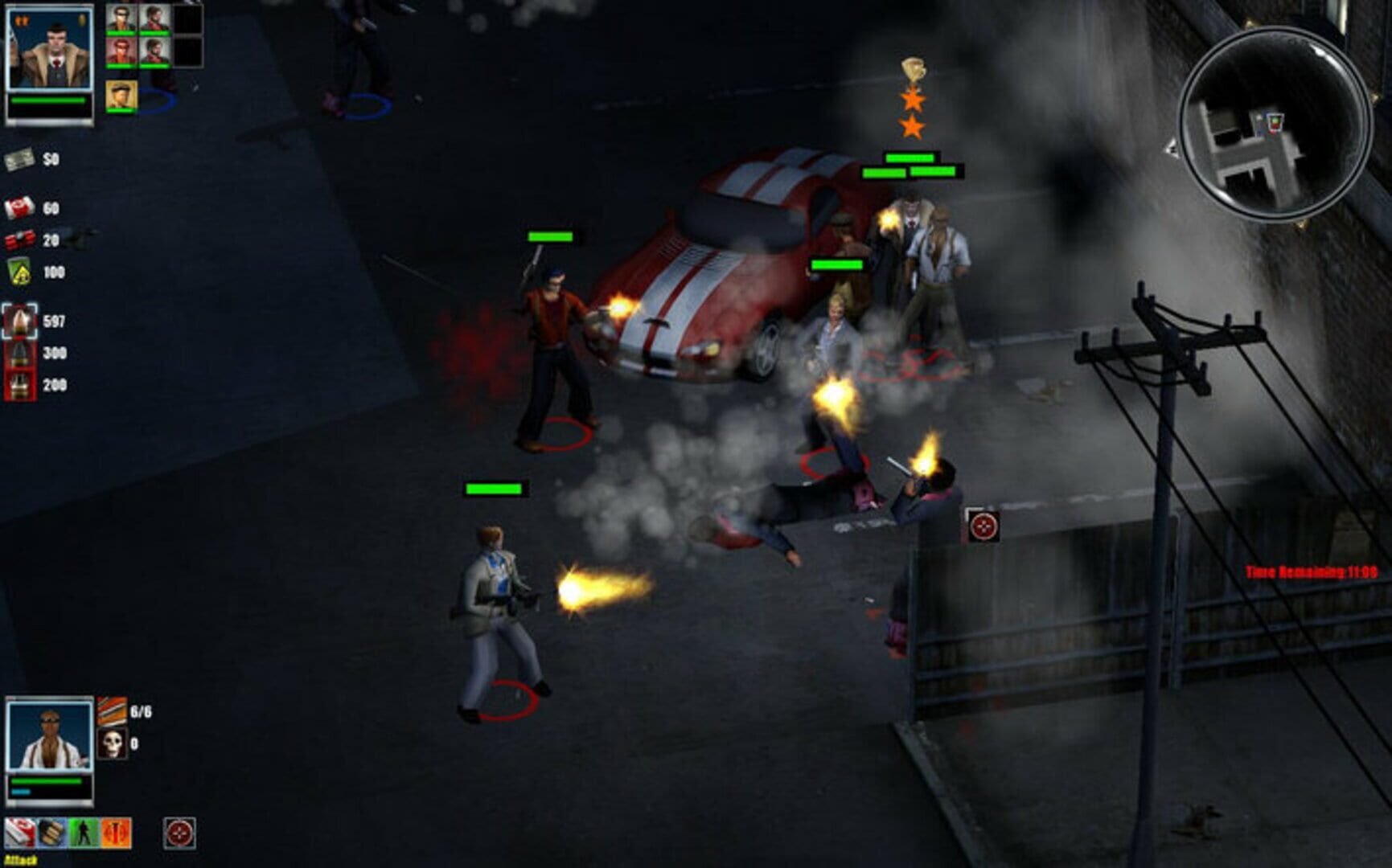1392x868 pixels.
Task: Click the medkit supply icon showing 60
Action: (20, 208)
